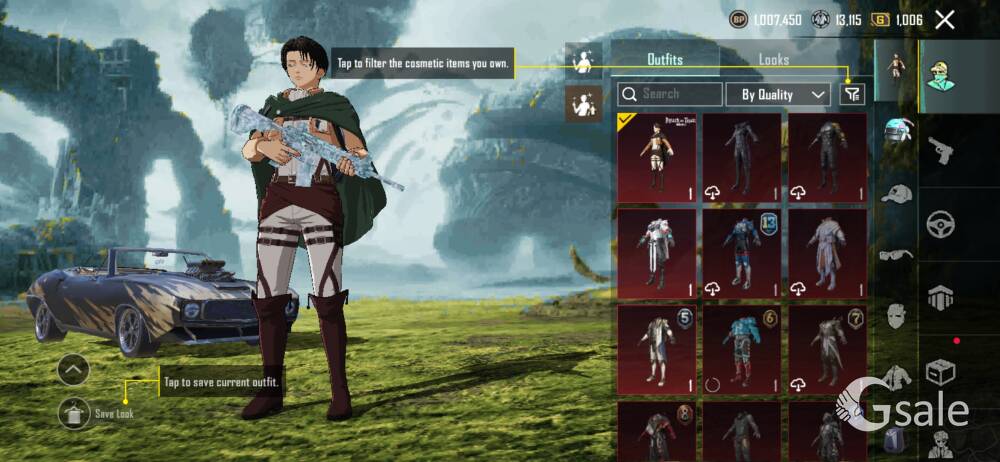Image resolution: width=1000 pixels, height=462 pixels.
Task: Select the outfit with the 7 badge
Action: (x=827, y=349)
